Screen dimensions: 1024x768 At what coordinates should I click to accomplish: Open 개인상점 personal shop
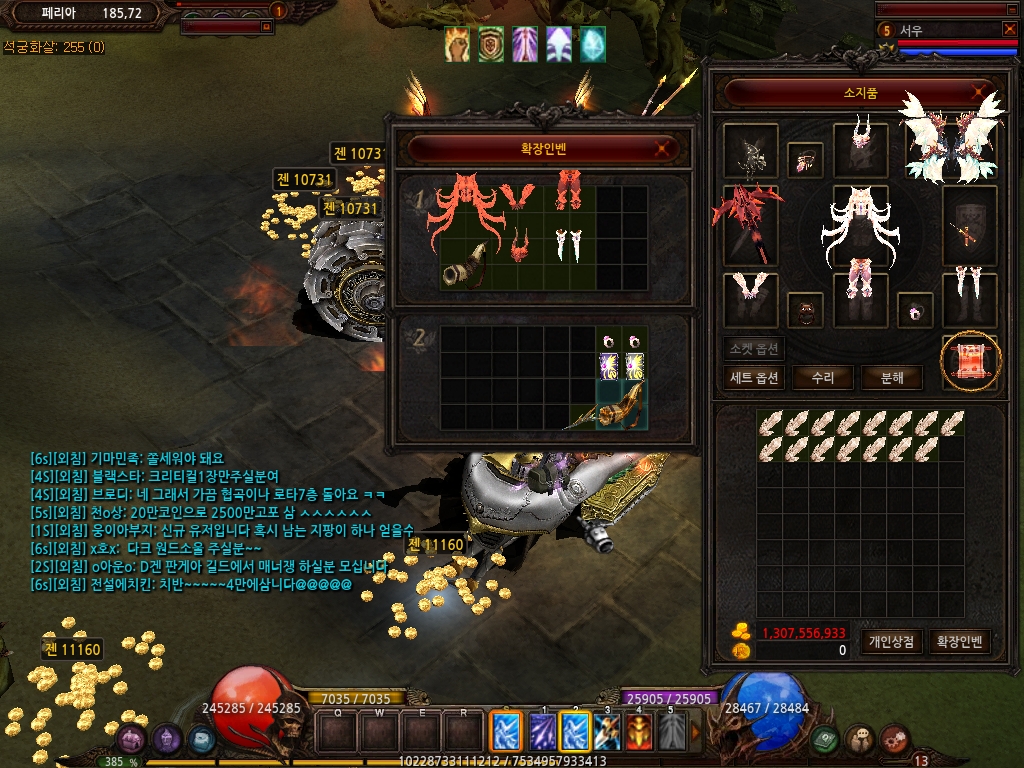891,642
